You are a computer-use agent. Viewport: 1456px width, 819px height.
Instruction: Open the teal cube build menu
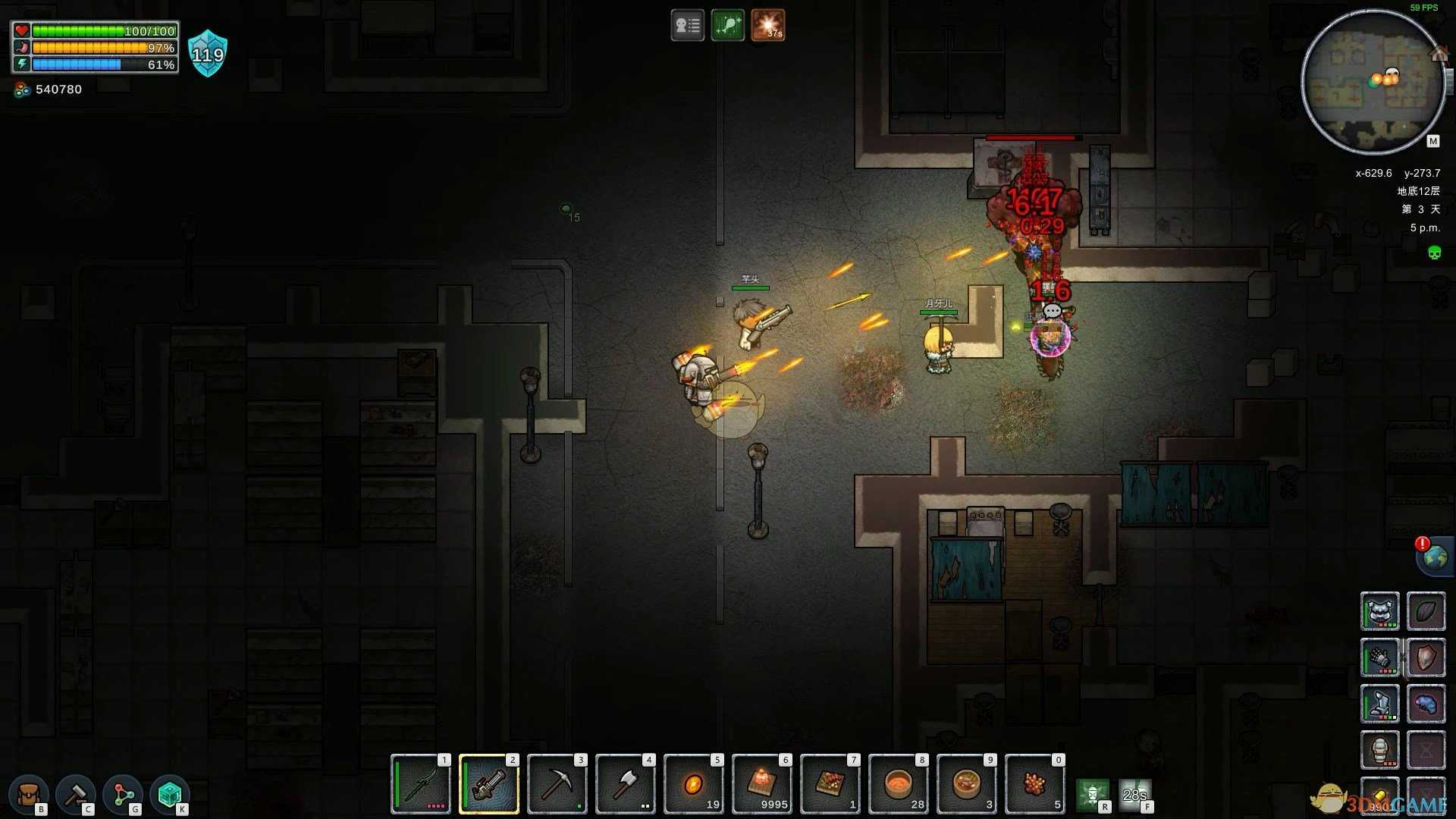pyautogui.click(x=169, y=794)
